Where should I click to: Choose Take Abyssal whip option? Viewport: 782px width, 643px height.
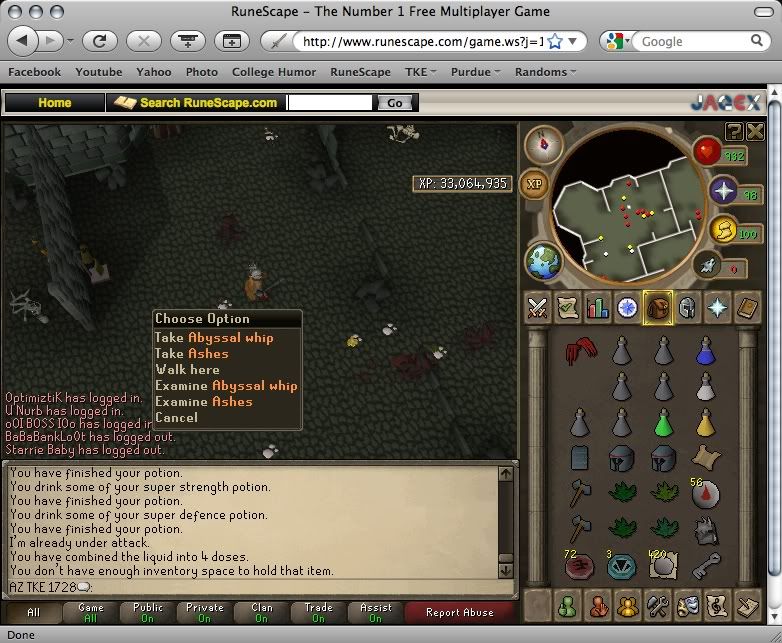pyautogui.click(x=213, y=338)
